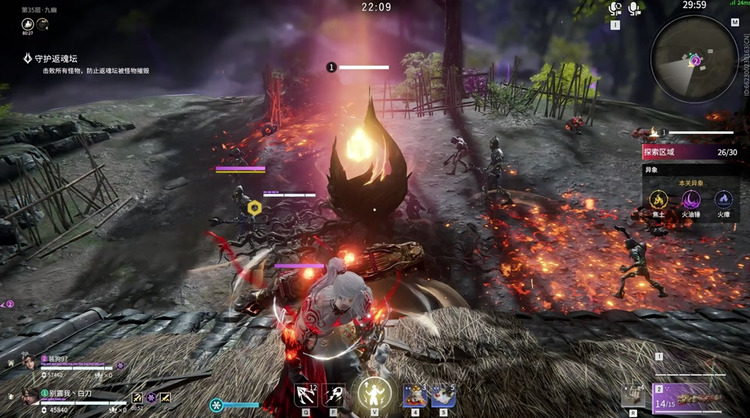Screen dimensions: 750x418
Task: Select the 火瘴 anomaly icon
Action: (x=722, y=201)
